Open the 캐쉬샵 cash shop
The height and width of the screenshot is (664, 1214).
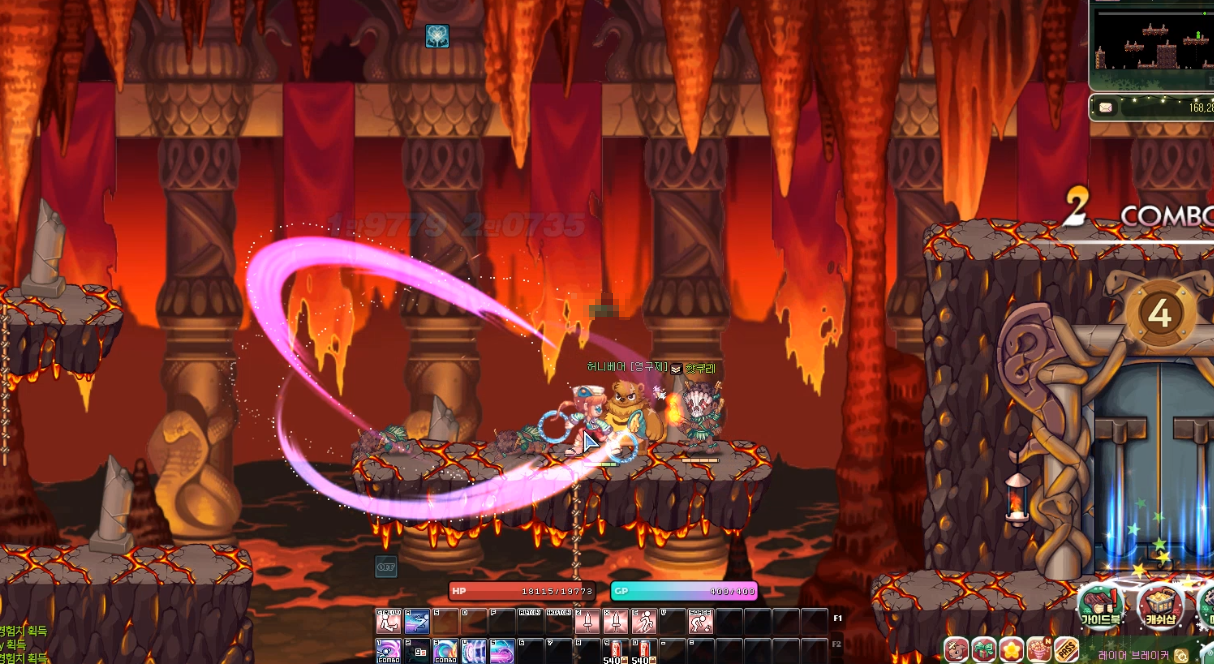tap(1159, 605)
